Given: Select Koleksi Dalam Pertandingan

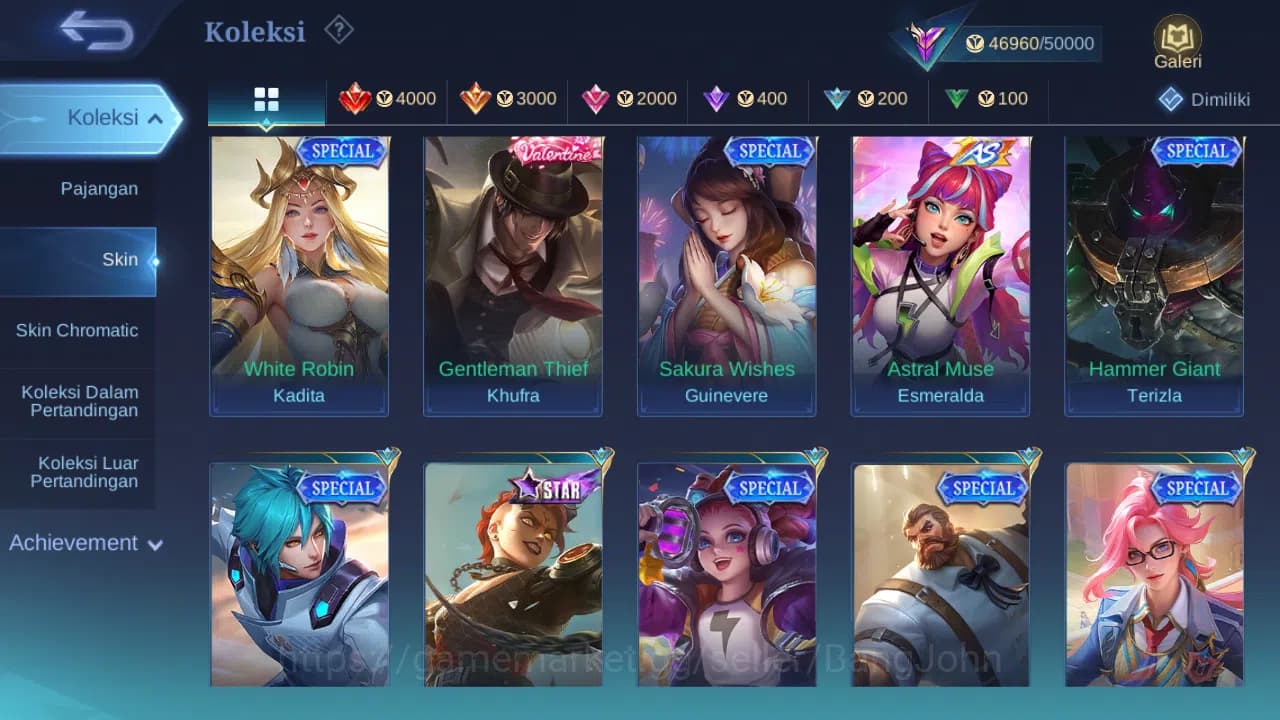Looking at the screenshot, I should 79,401.
